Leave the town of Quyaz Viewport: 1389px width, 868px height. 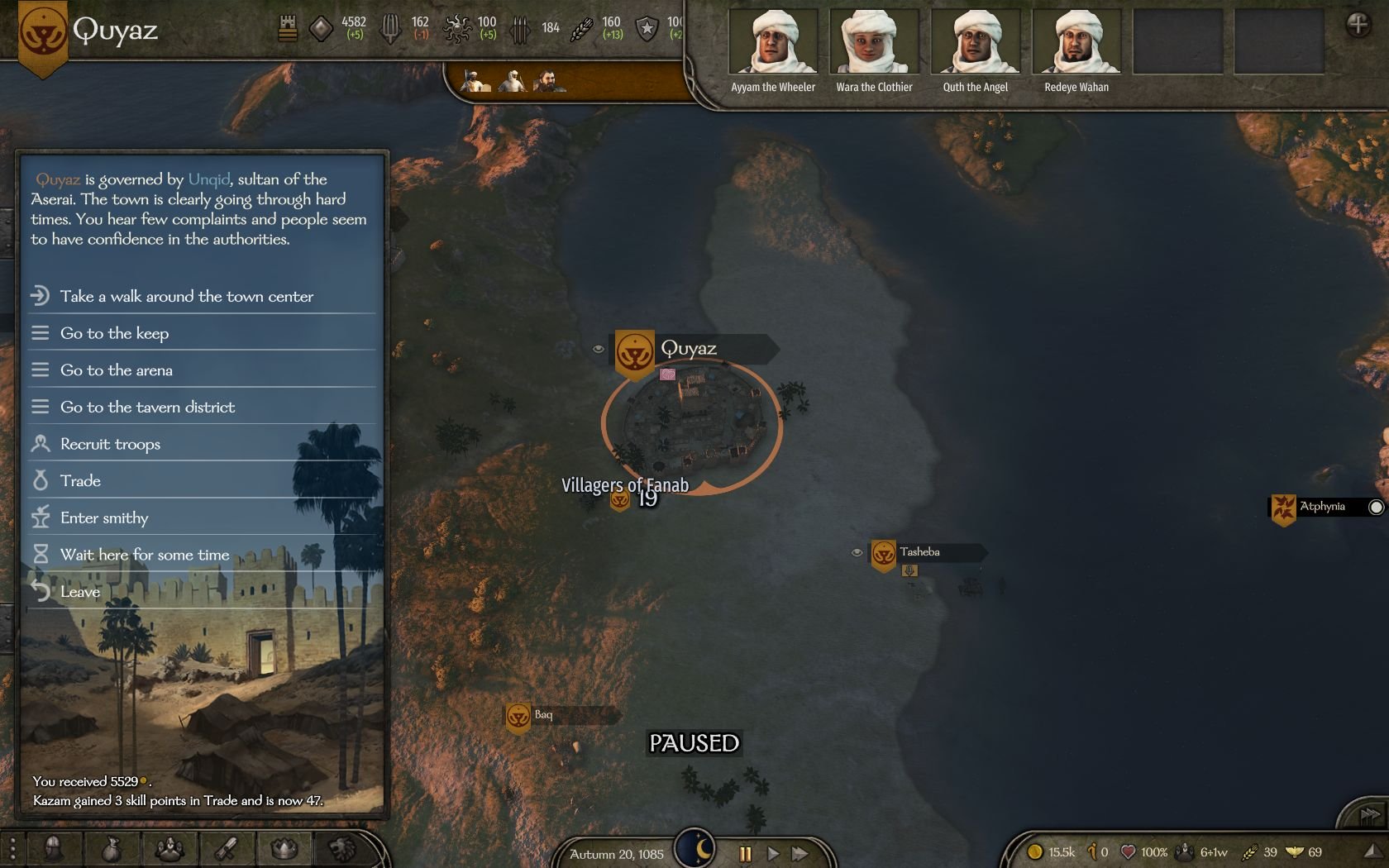tap(79, 592)
